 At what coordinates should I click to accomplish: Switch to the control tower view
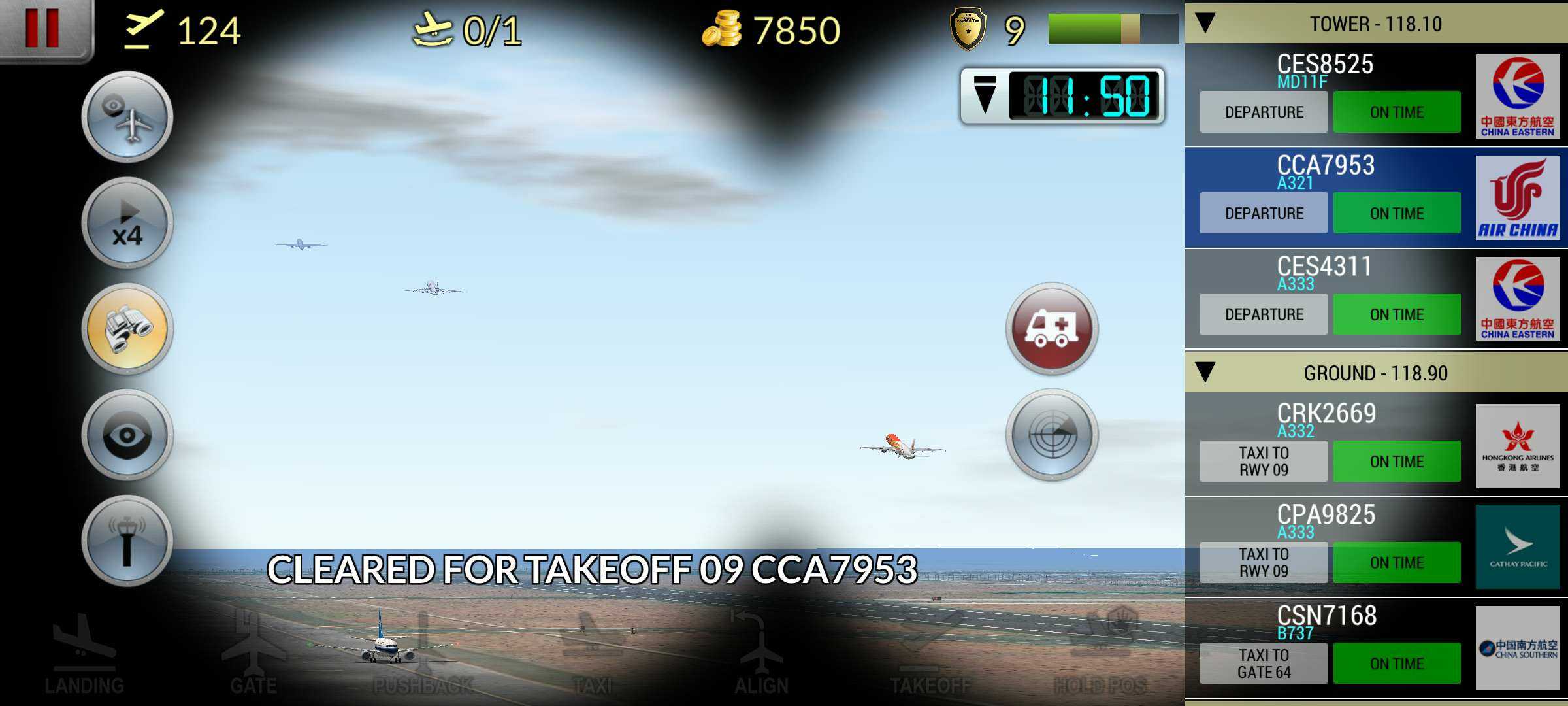pos(127,541)
